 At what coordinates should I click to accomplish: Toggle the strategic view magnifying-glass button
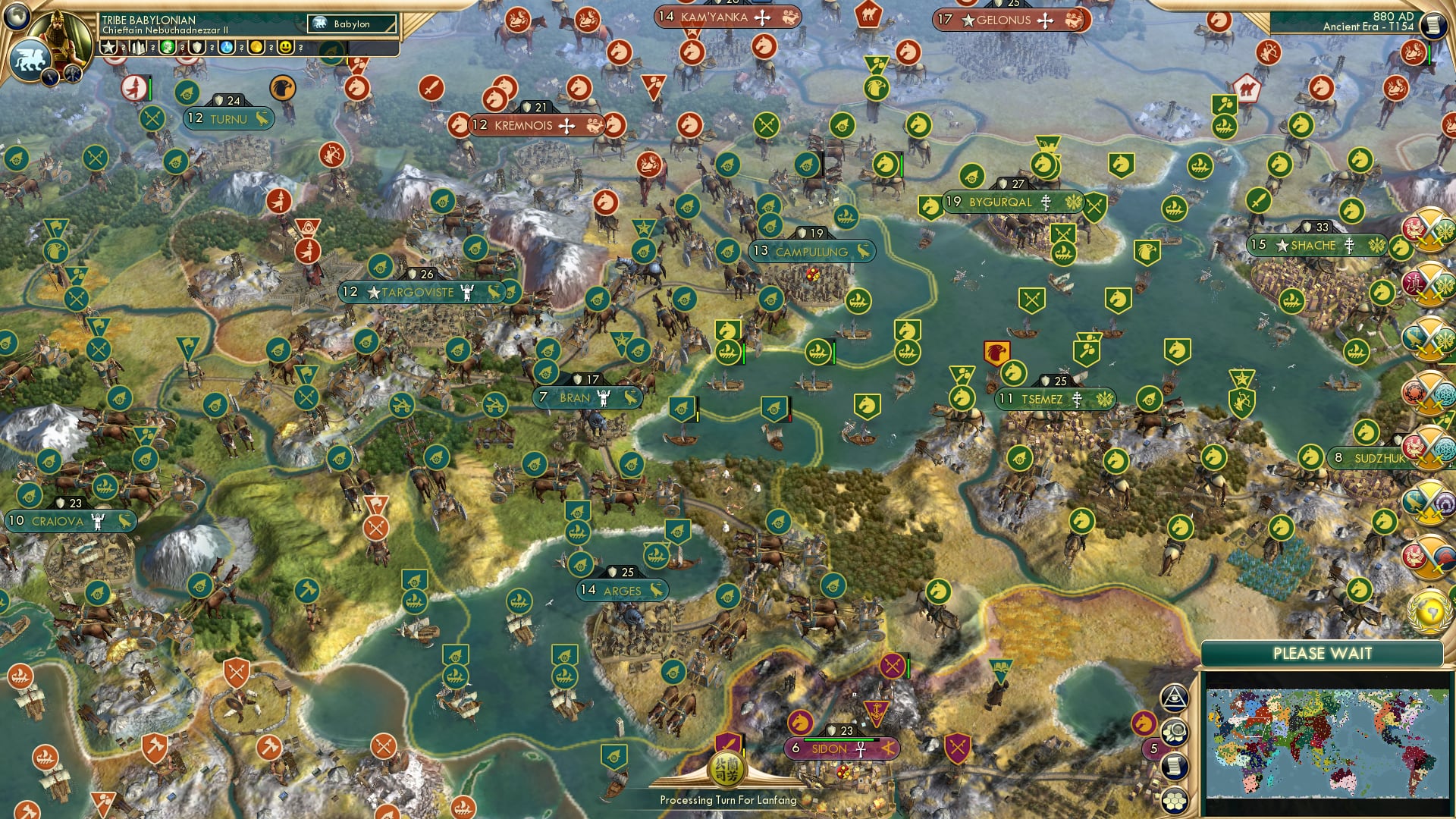tap(1176, 733)
